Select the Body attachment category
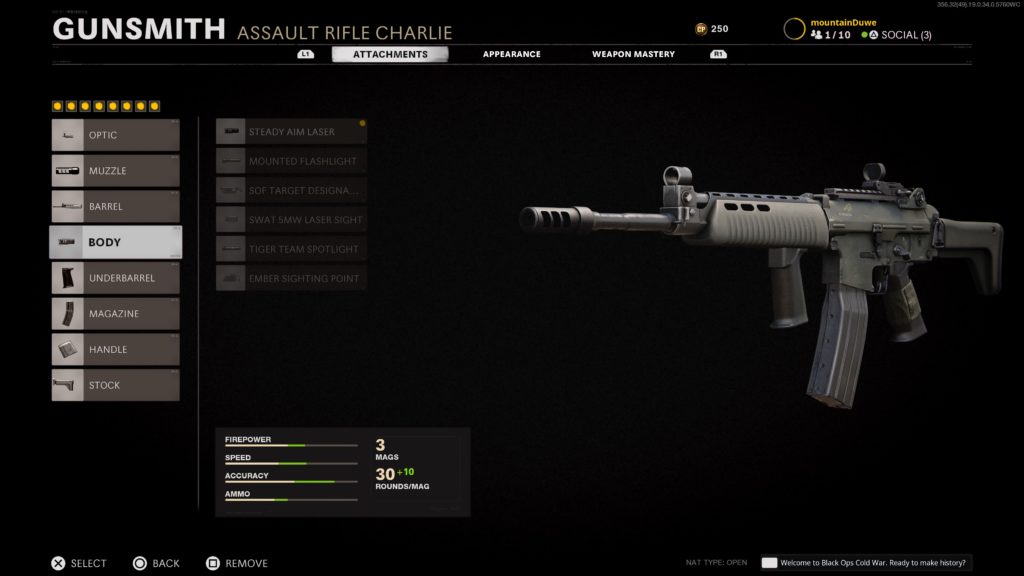 (116, 242)
